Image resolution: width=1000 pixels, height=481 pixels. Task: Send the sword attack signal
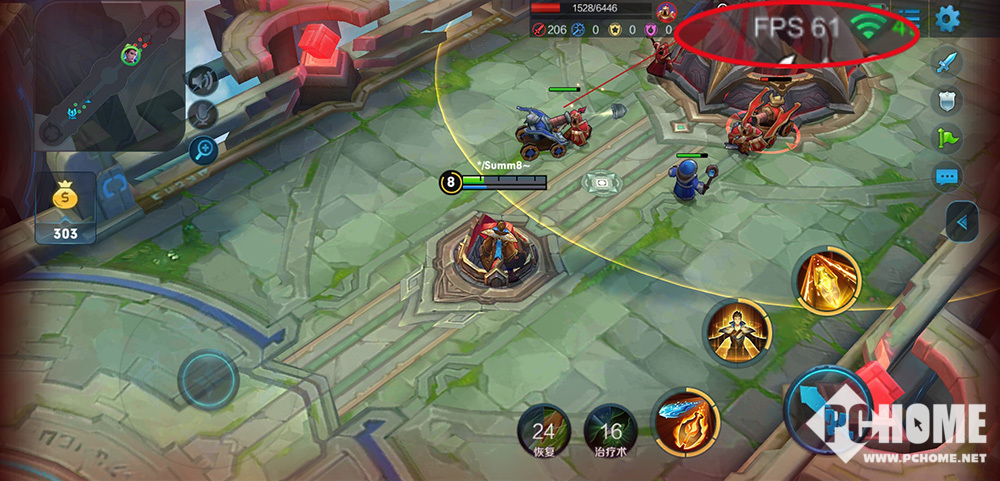click(x=947, y=63)
